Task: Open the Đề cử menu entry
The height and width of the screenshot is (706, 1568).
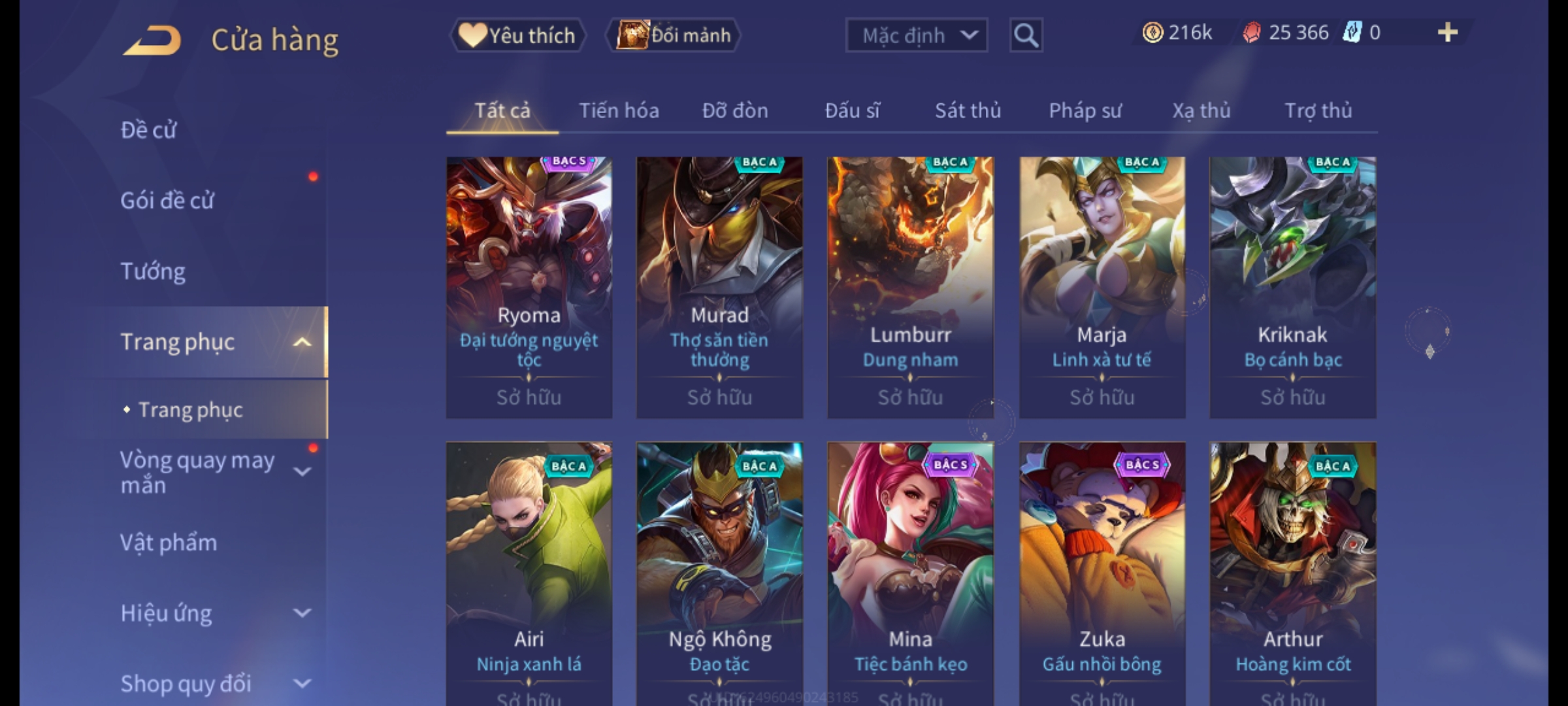Action: click(149, 130)
